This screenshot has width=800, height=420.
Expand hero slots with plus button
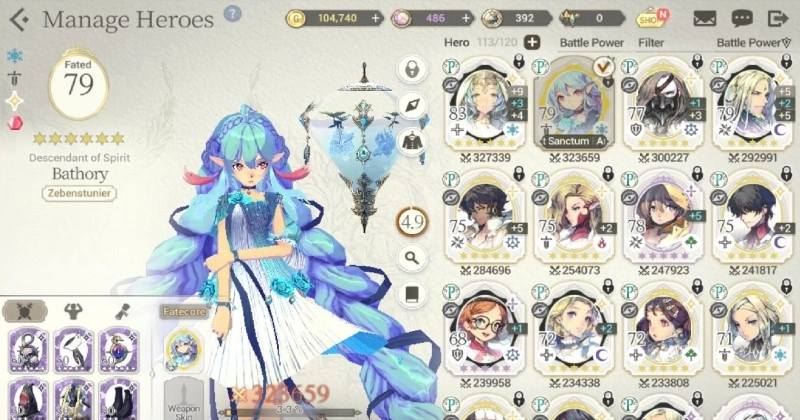click(x=532, y=42)
